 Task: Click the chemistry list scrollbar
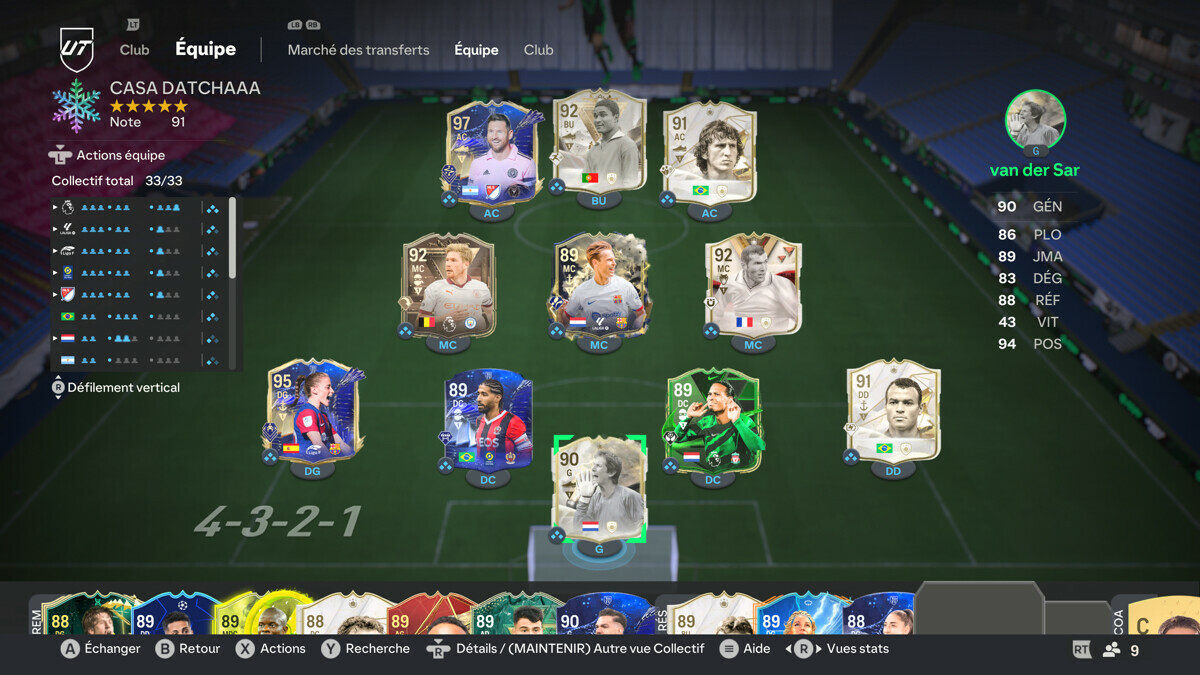[233, 238]
